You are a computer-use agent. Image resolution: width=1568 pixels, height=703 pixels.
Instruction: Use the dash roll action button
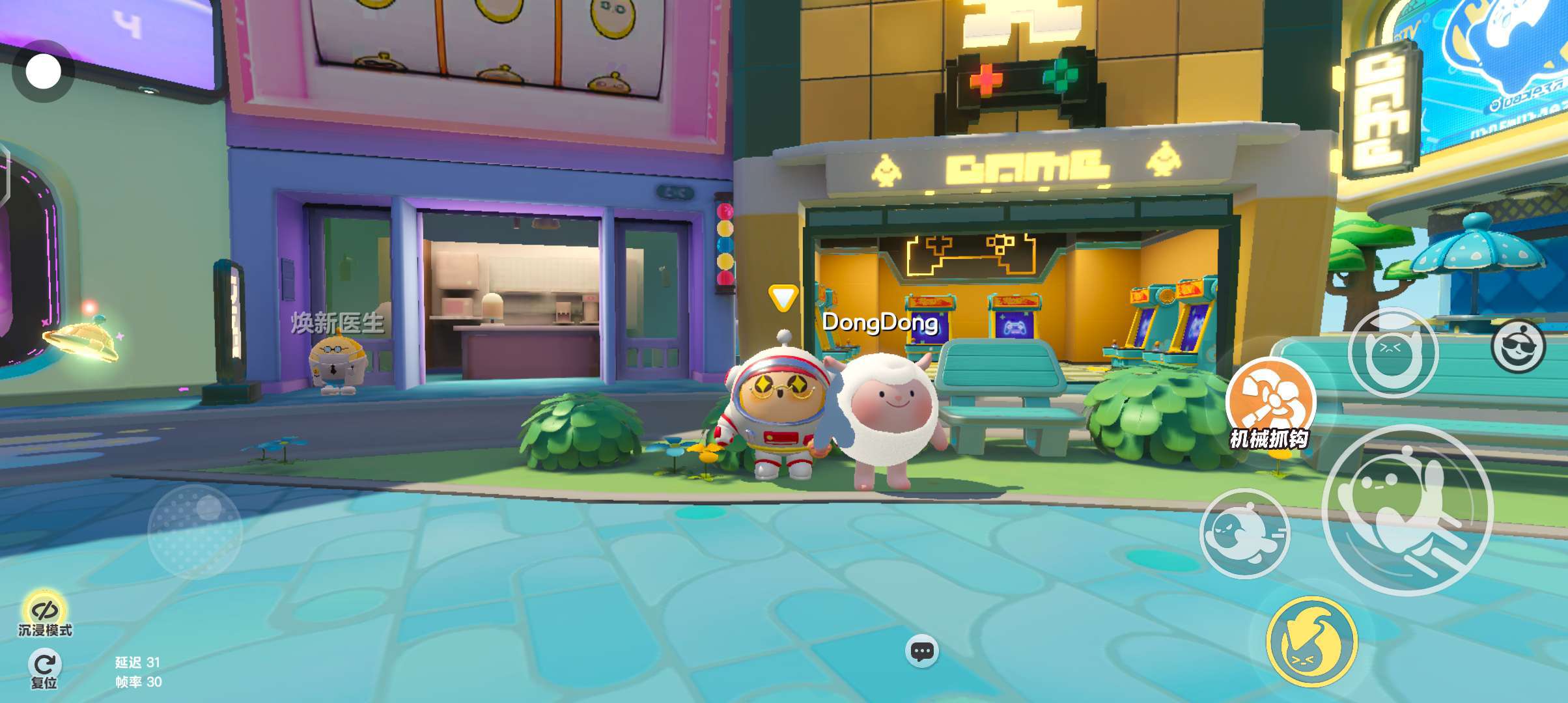1244,534
